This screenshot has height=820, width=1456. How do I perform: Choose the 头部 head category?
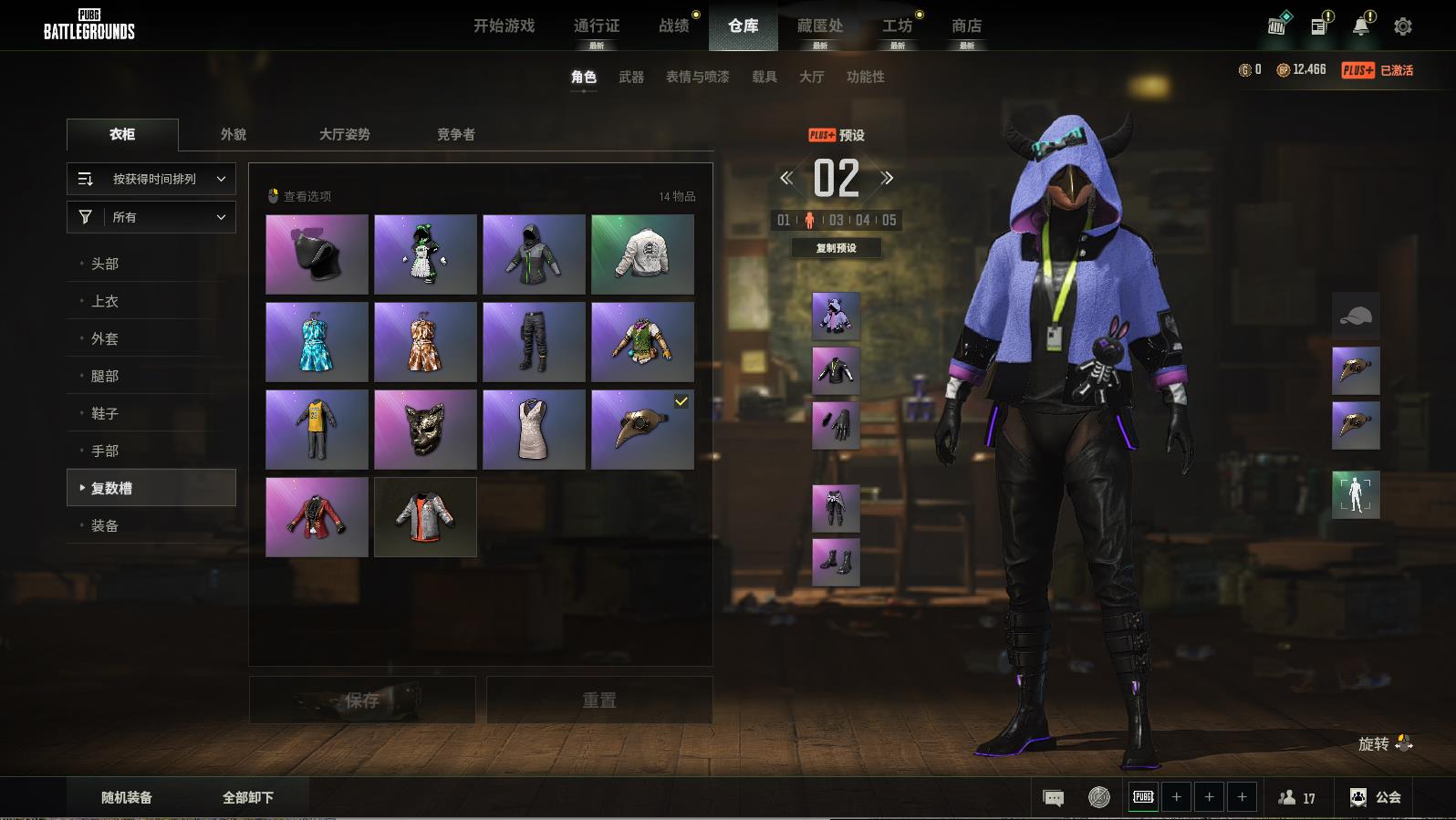click(x=105, y=264)
